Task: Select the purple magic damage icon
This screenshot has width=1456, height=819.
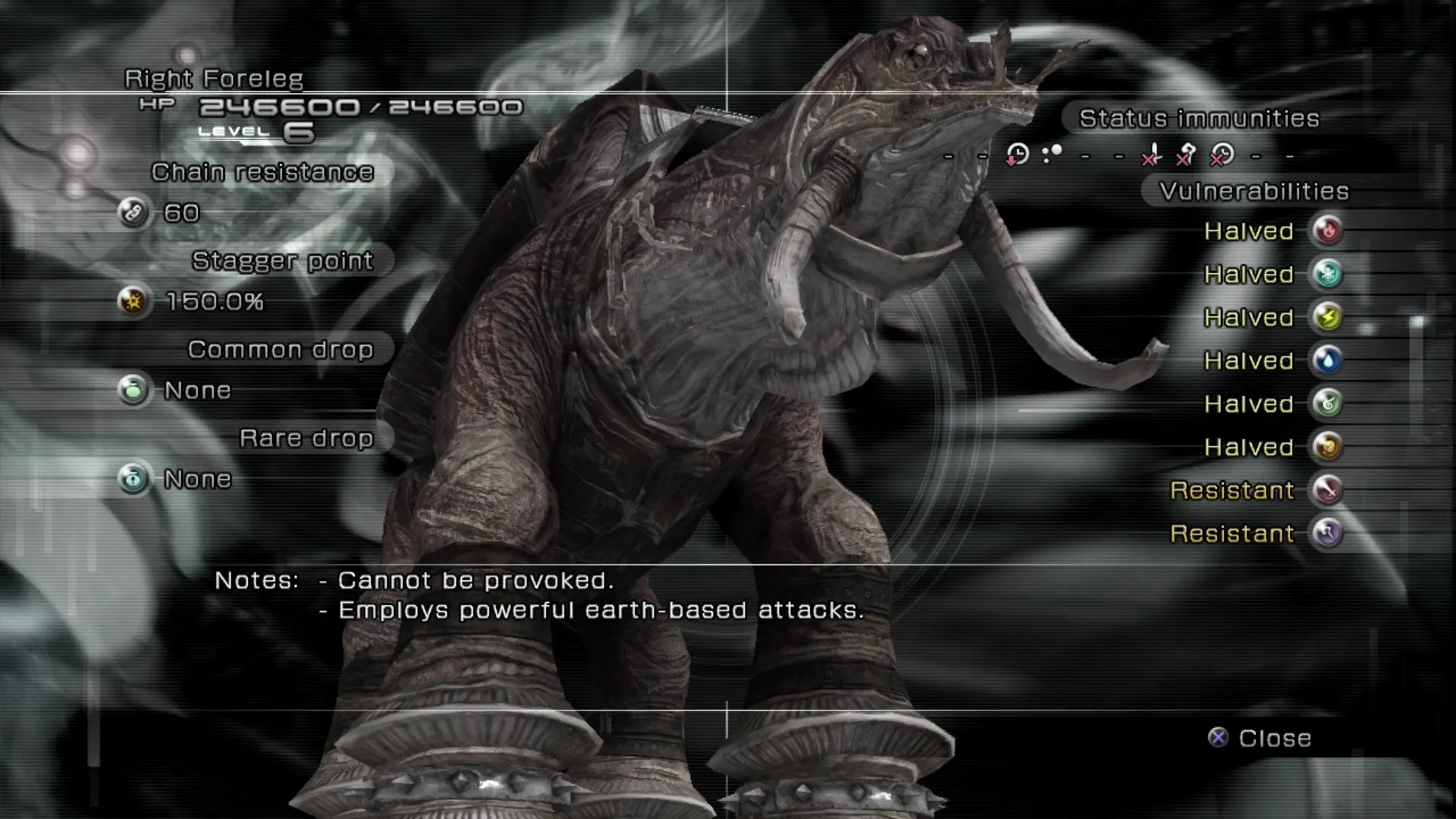Action: tap(1327, 533)
